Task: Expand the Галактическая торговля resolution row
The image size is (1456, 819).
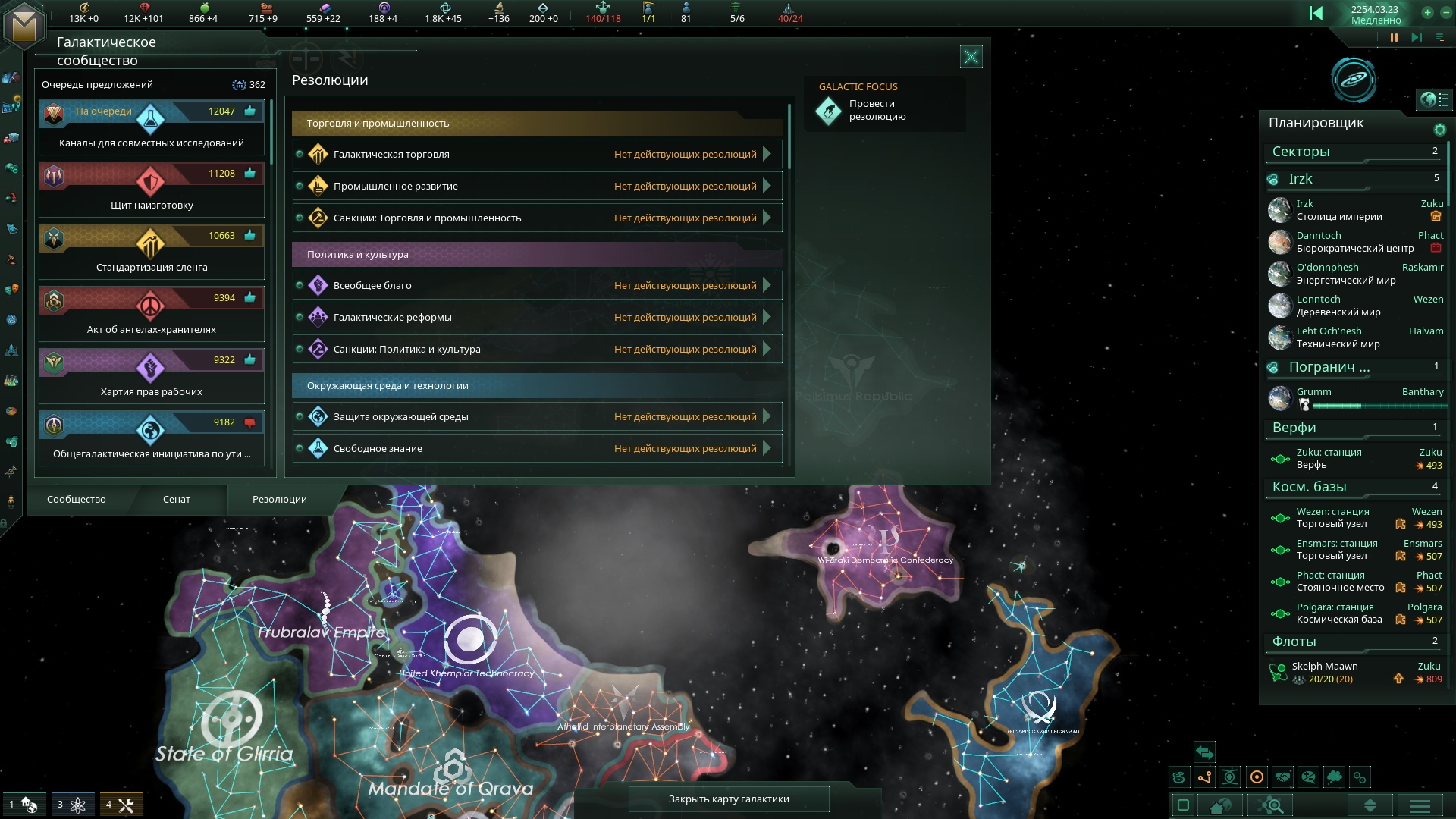Action: point(537,155)
